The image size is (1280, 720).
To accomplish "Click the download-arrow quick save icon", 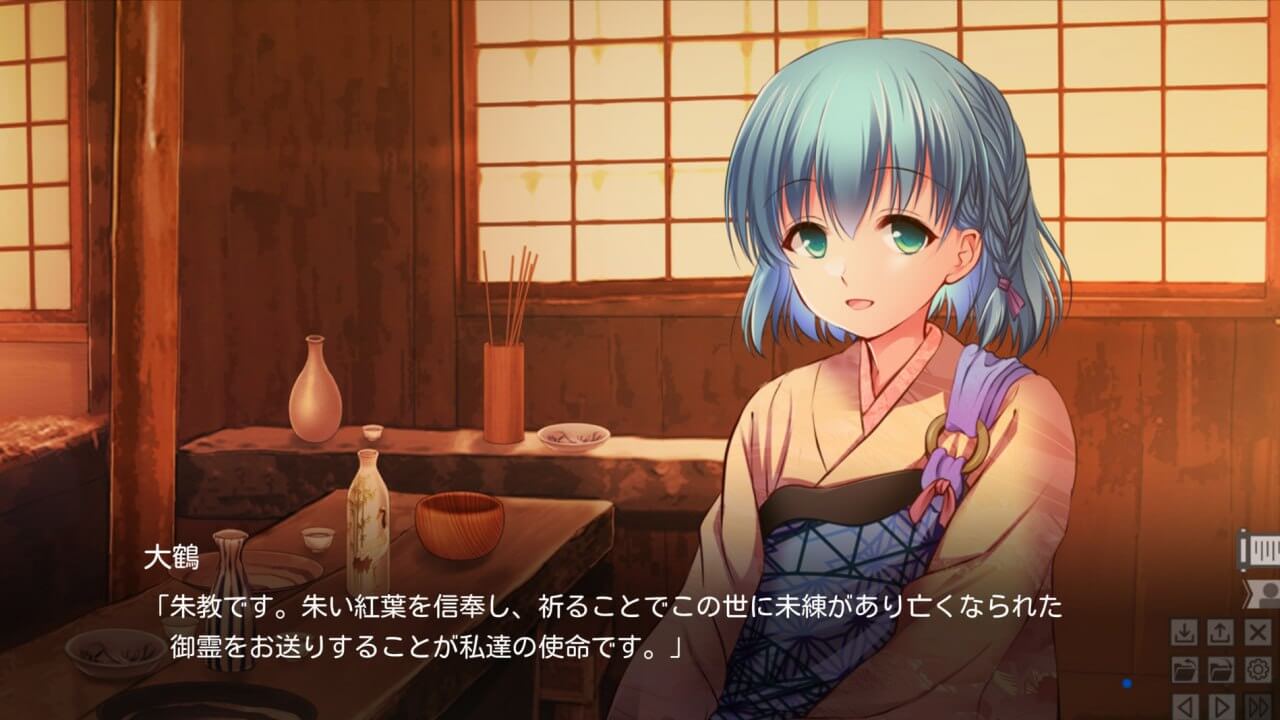I will [1184, 633].
